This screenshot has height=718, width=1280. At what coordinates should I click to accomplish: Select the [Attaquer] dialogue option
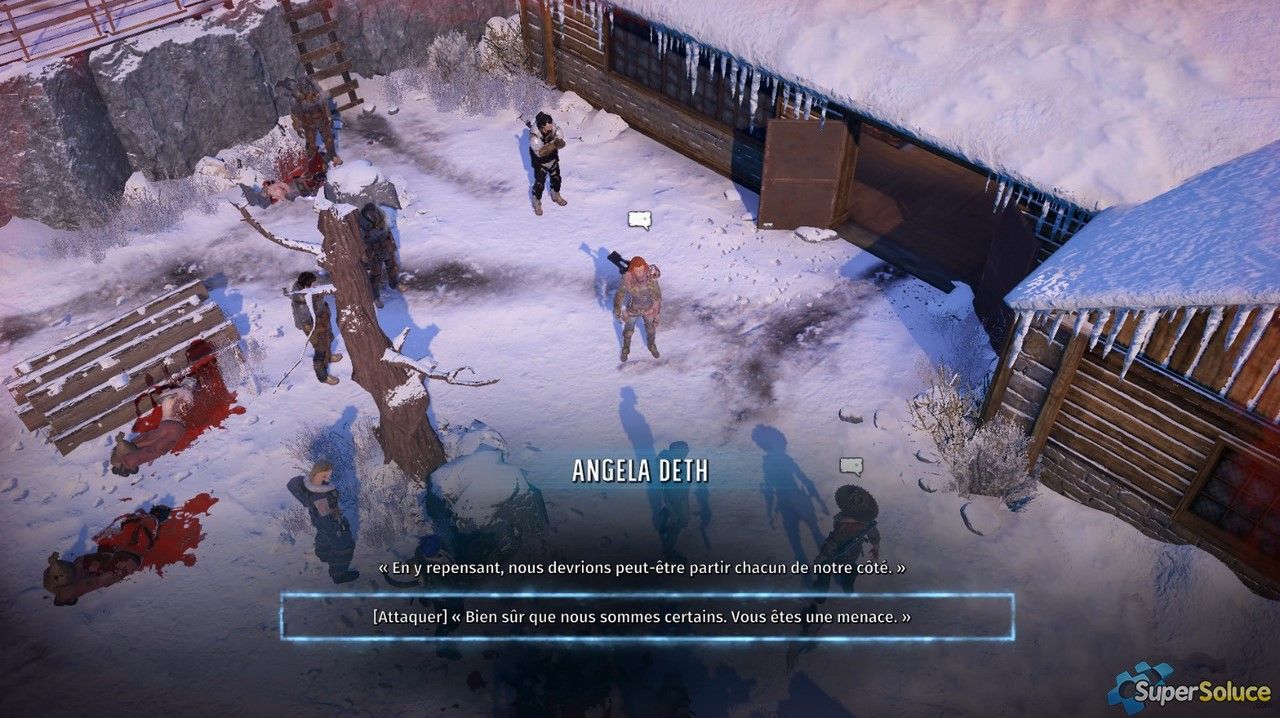[642, 617]
